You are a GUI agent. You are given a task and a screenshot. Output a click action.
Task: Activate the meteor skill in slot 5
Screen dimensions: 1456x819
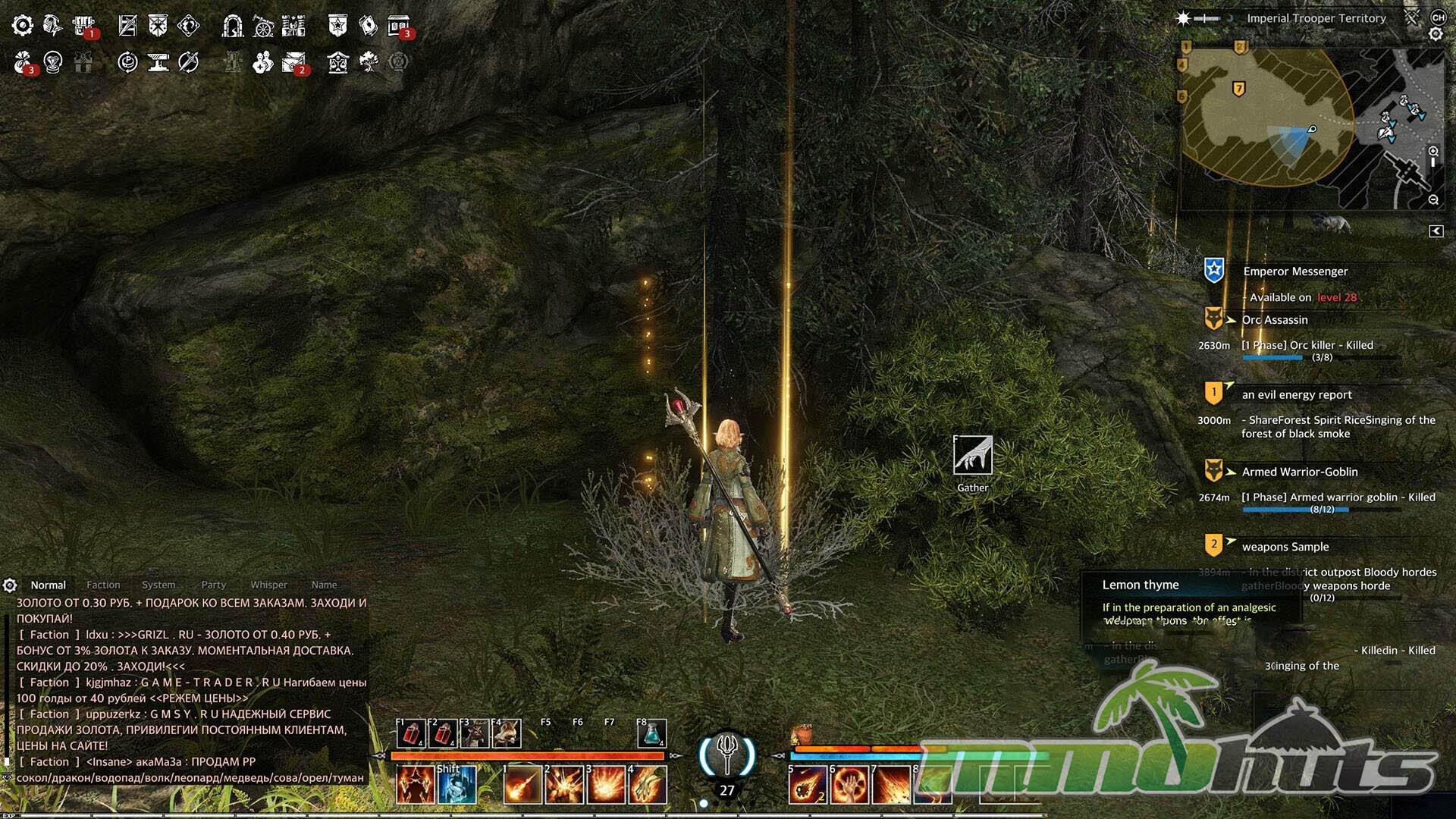pyautogui.click(x=807, y=784)
